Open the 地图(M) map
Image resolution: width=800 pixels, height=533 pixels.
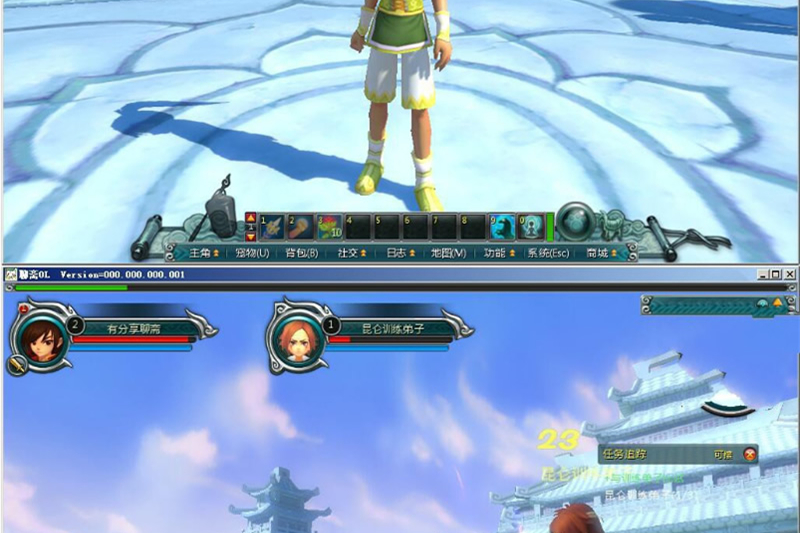[448, 253]
